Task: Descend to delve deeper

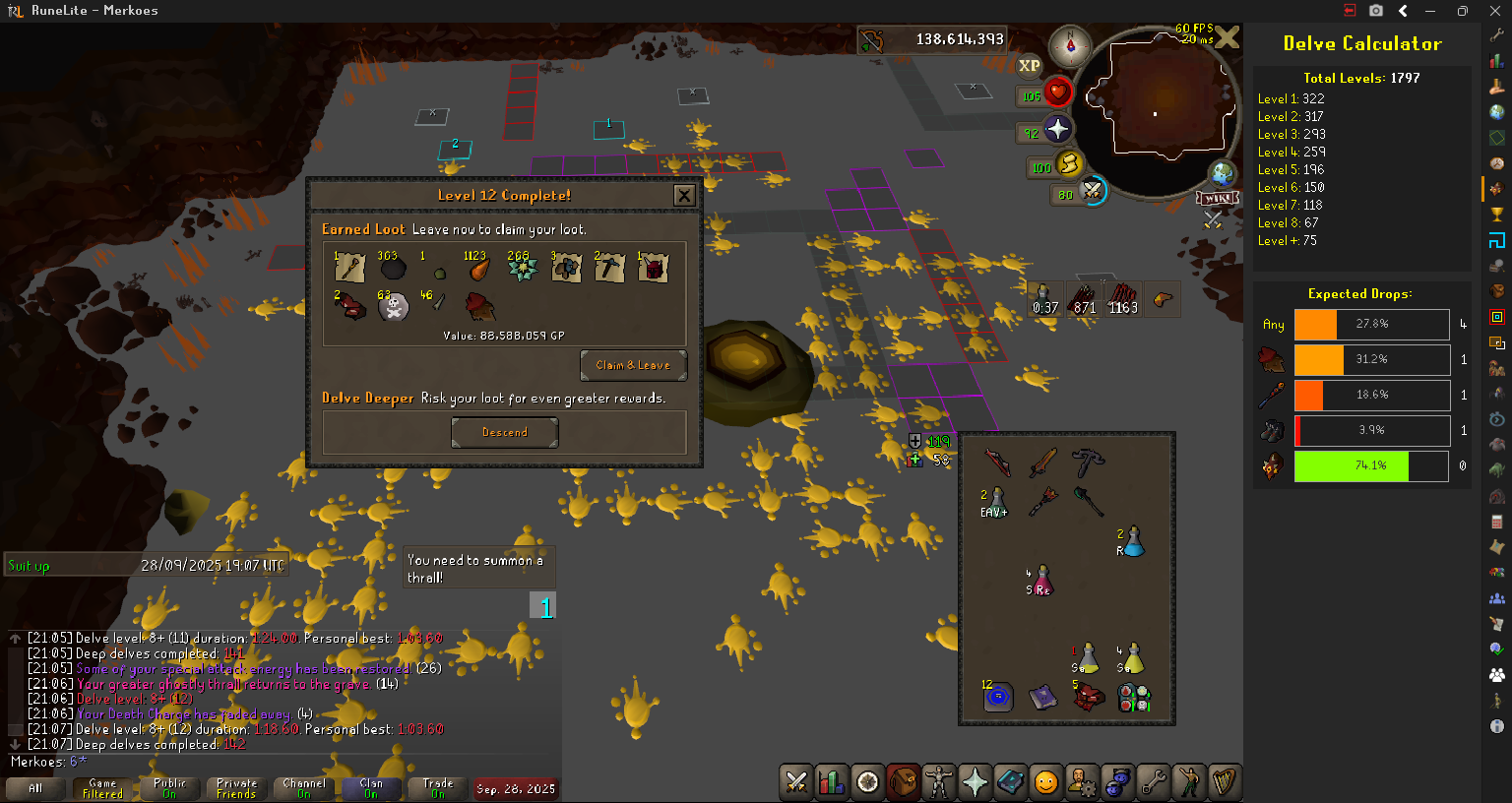Action: pos(504,432)
